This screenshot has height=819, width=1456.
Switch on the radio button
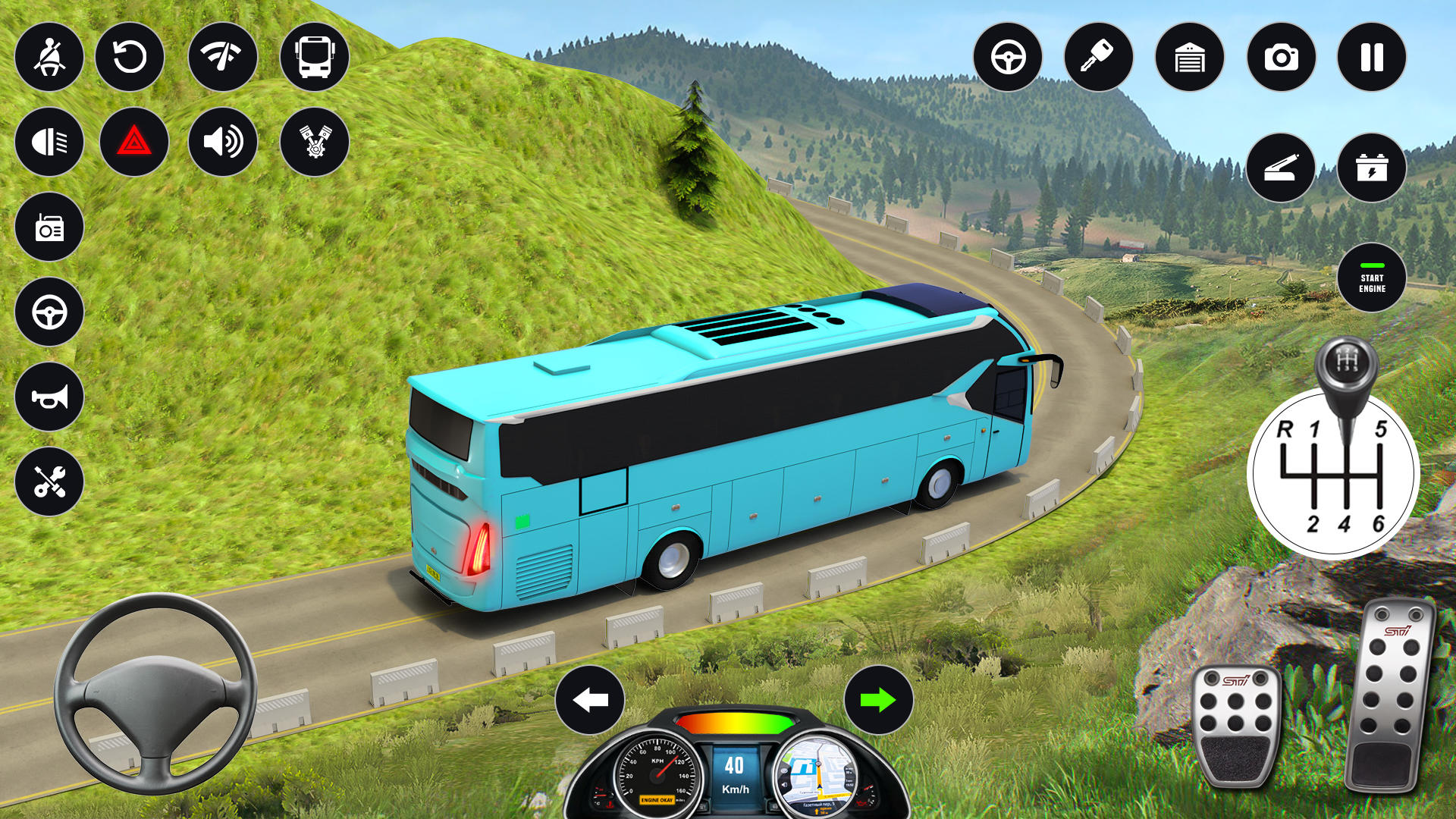(49, 227)
